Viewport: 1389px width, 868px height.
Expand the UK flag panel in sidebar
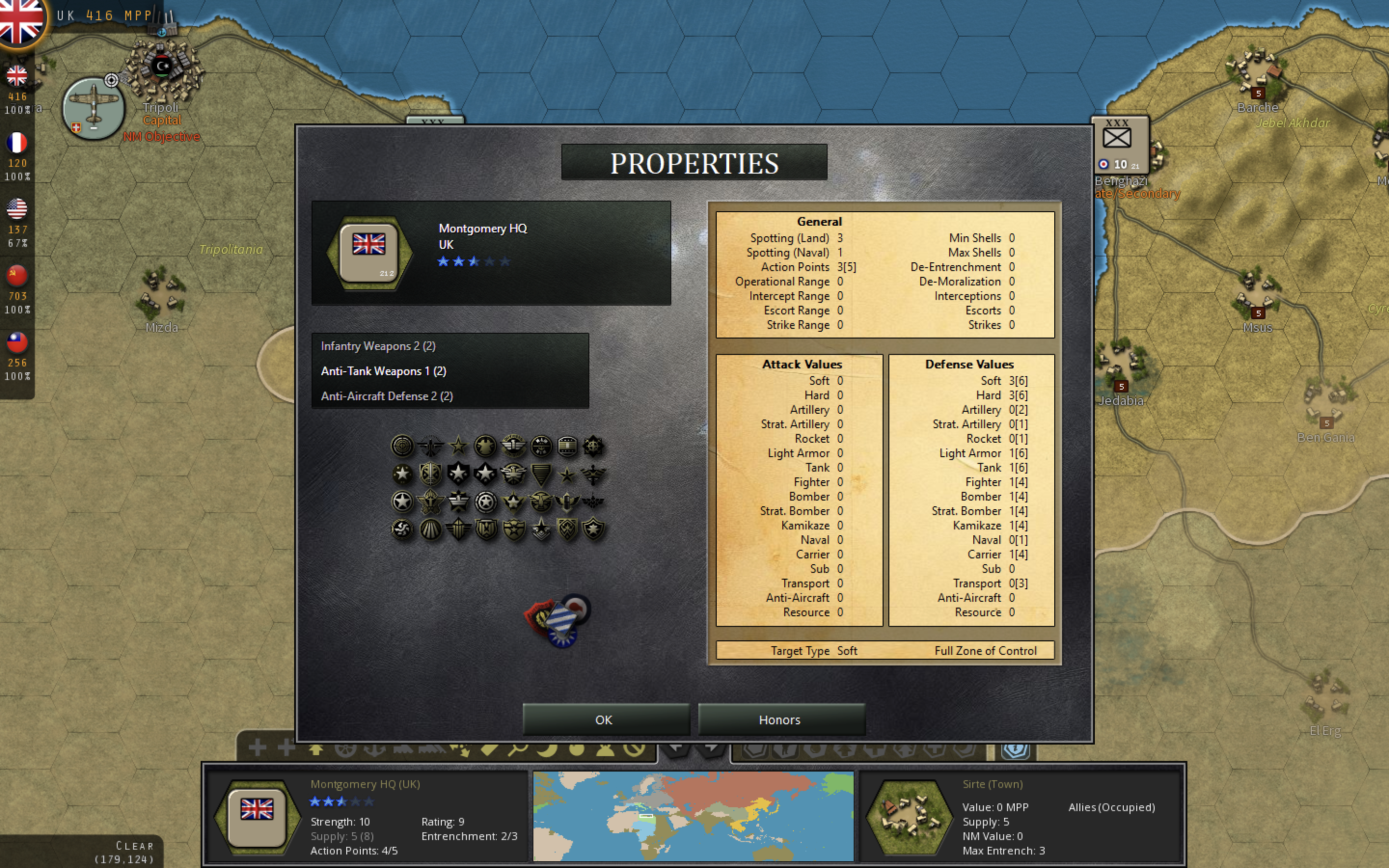(x=17, y=76)
